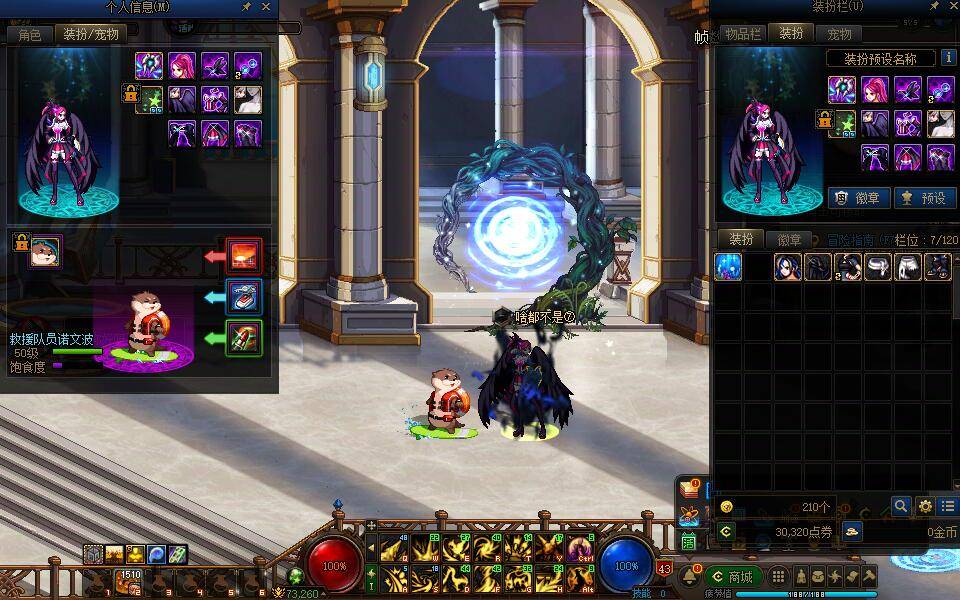Open the bell notification icon
960x600 pixels.
(x=690, y=577)
